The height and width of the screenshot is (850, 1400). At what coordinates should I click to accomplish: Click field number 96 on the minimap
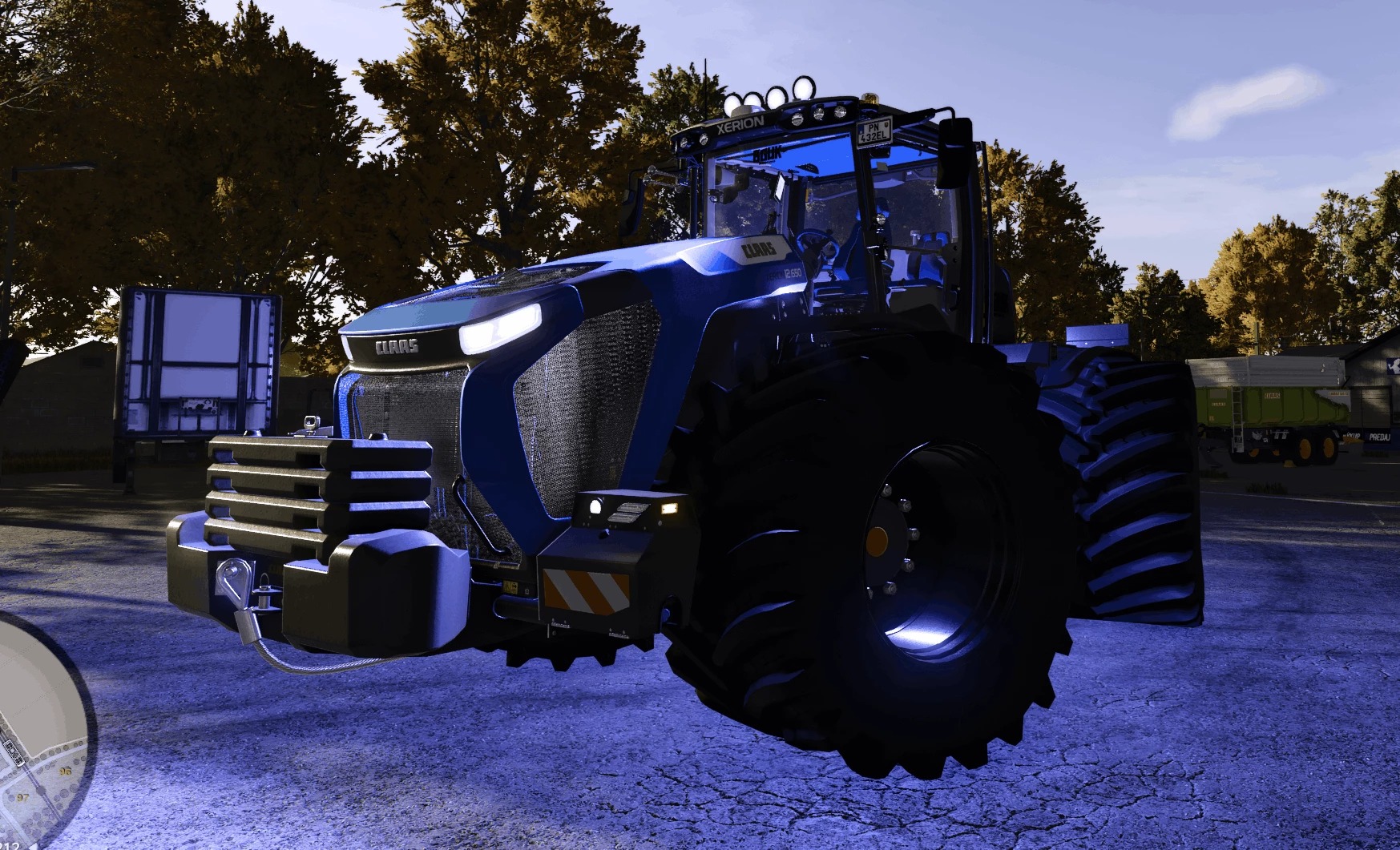tap(66, 771)
